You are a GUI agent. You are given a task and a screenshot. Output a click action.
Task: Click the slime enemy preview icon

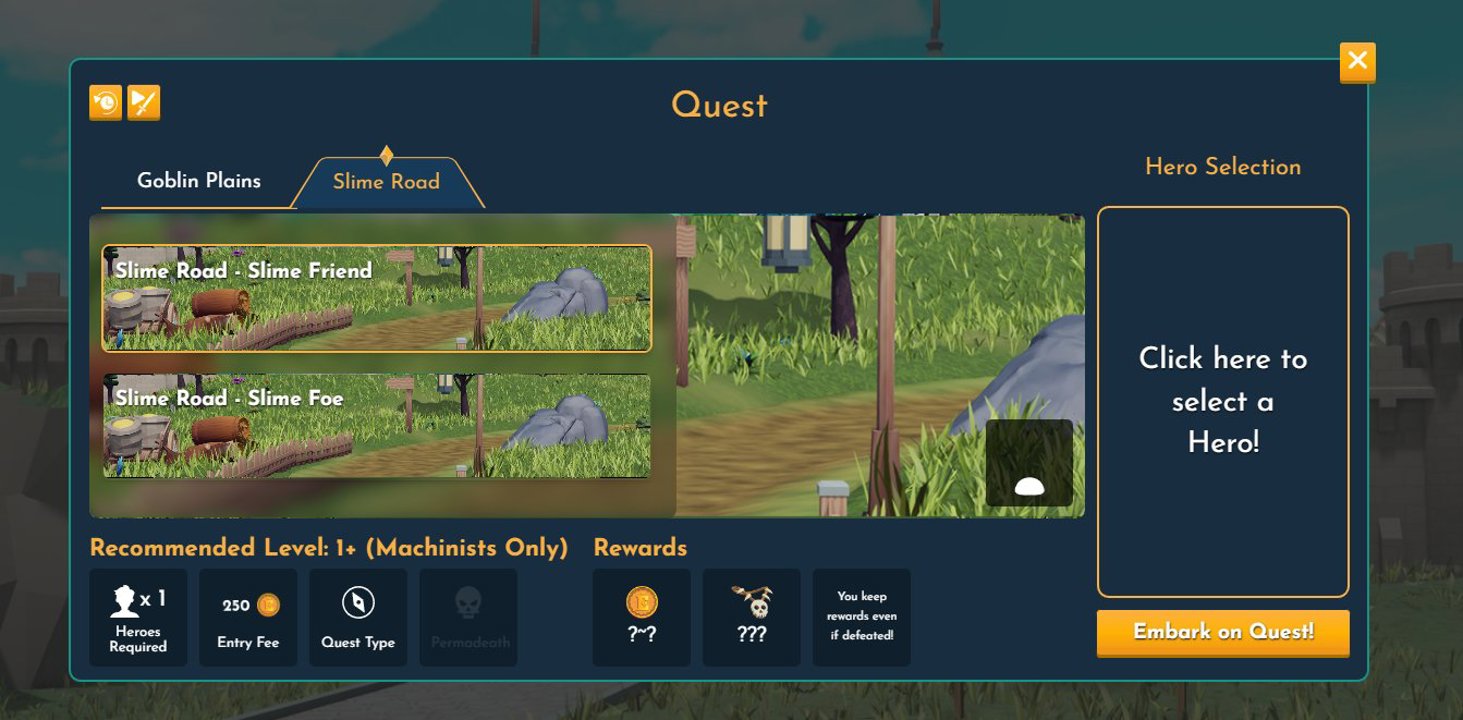[x=1029, y=463]
